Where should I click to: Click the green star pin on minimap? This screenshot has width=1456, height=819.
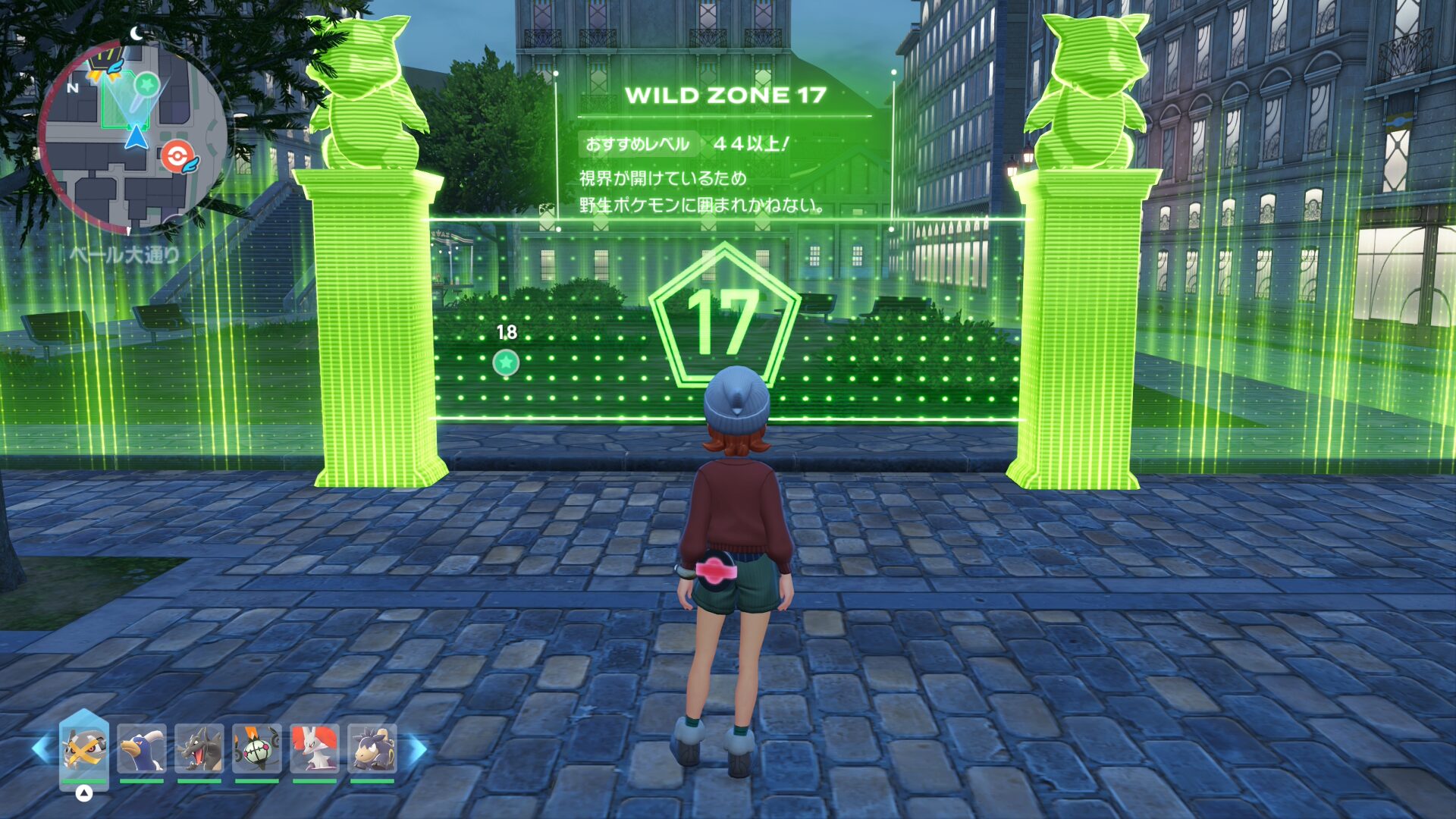147,85
